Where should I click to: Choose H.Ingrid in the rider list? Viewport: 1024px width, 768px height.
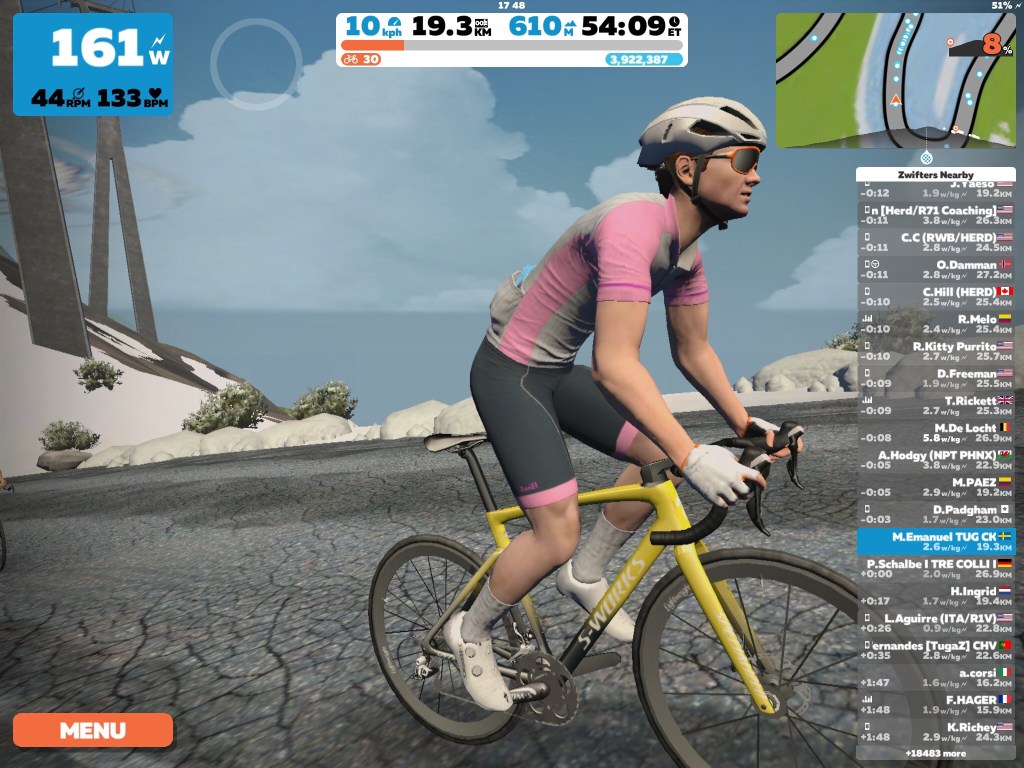[x=936, y=596]
